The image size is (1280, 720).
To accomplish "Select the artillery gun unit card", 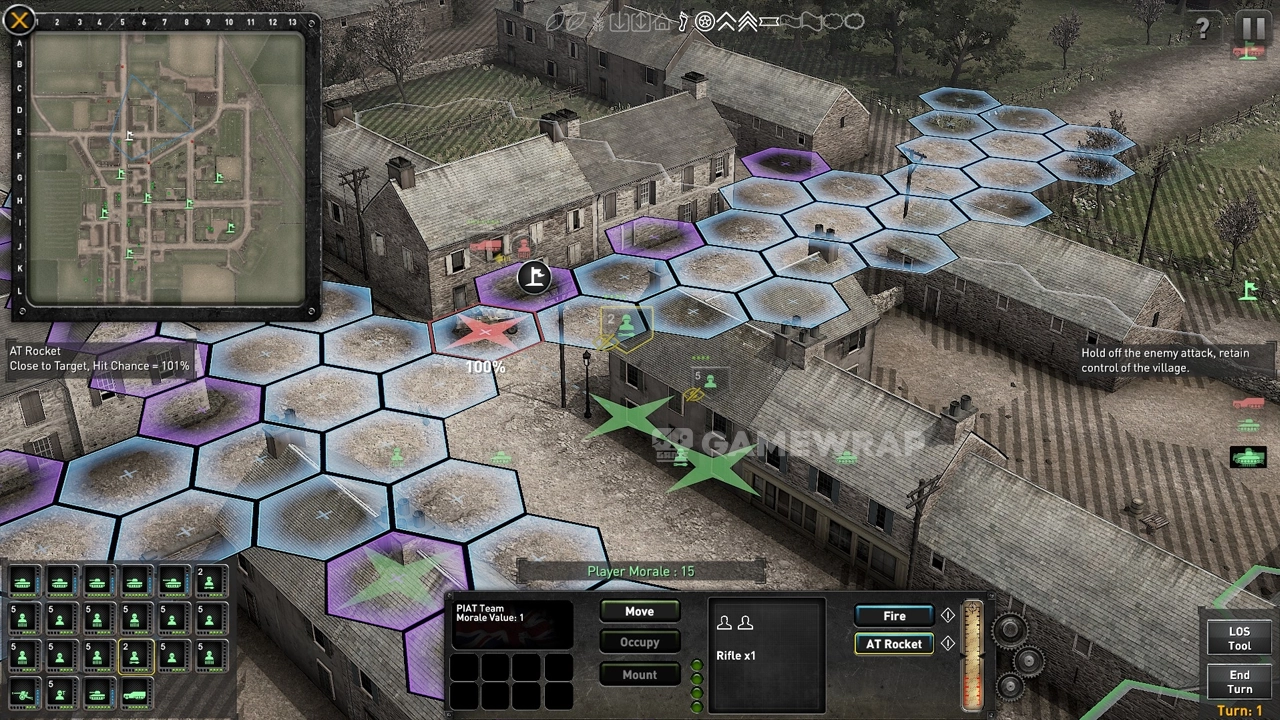I will pyautogui.click(x=23, y=692).
